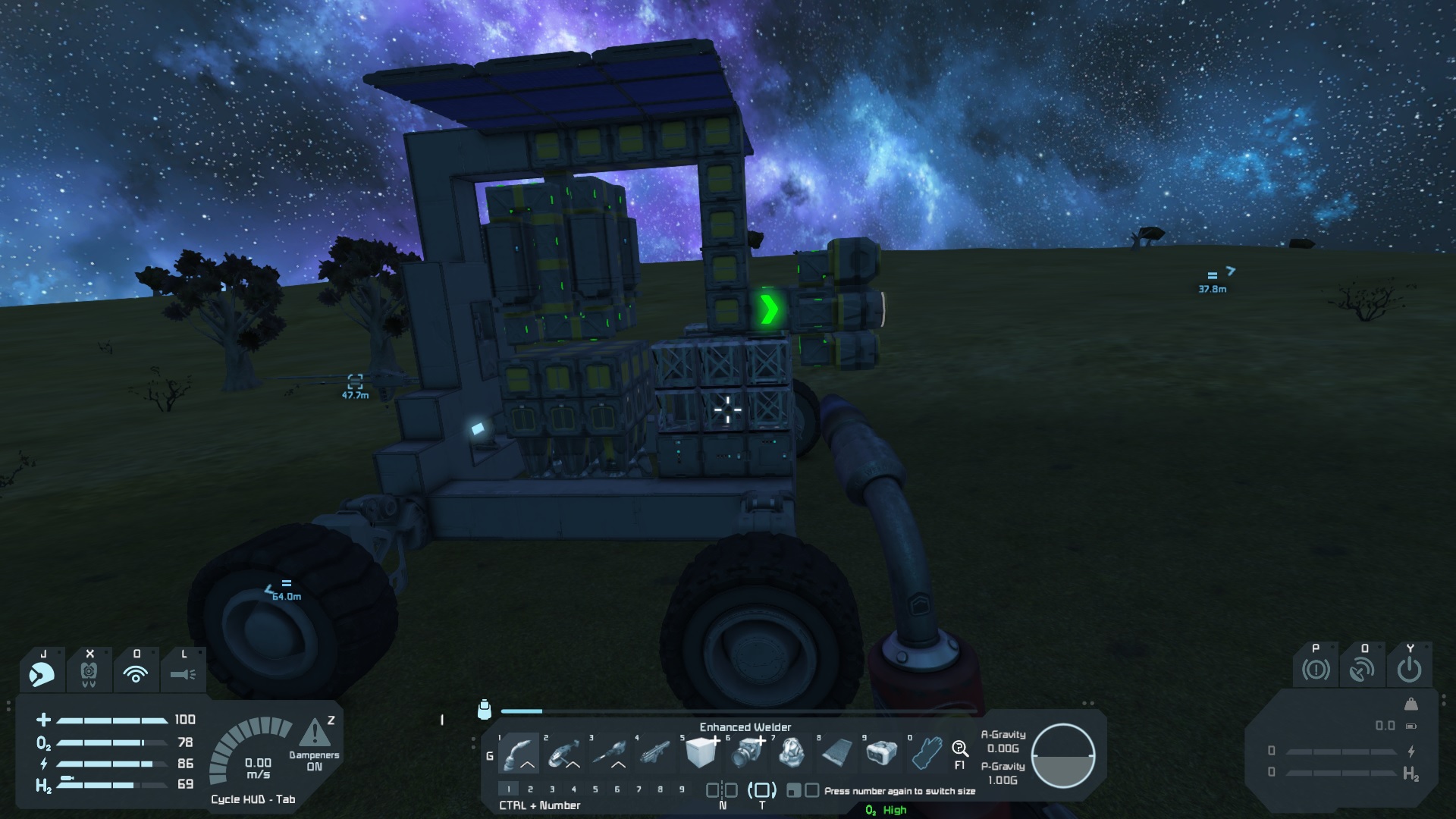Pick the armor cube block slot
This screenshot has width=1456, height=819.
pos(701,752)
